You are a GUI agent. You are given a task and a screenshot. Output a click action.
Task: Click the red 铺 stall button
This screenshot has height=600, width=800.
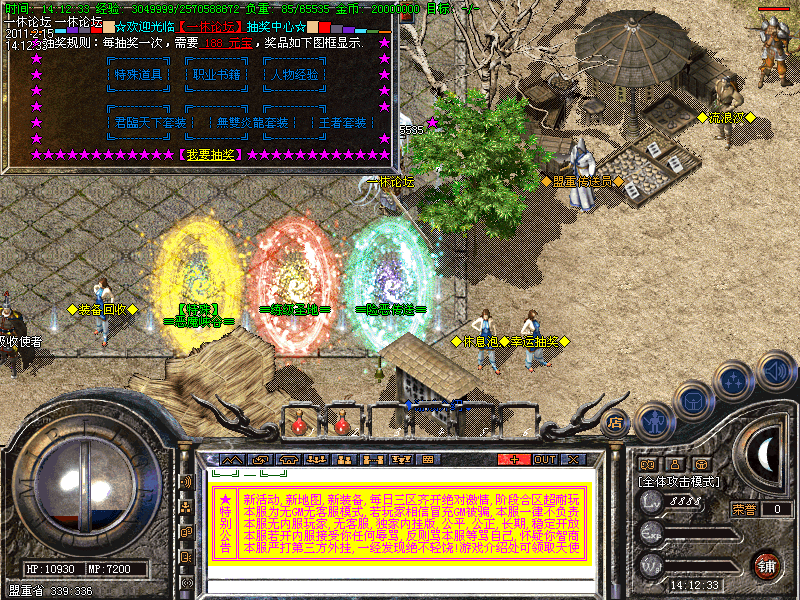tap(766, 565)
